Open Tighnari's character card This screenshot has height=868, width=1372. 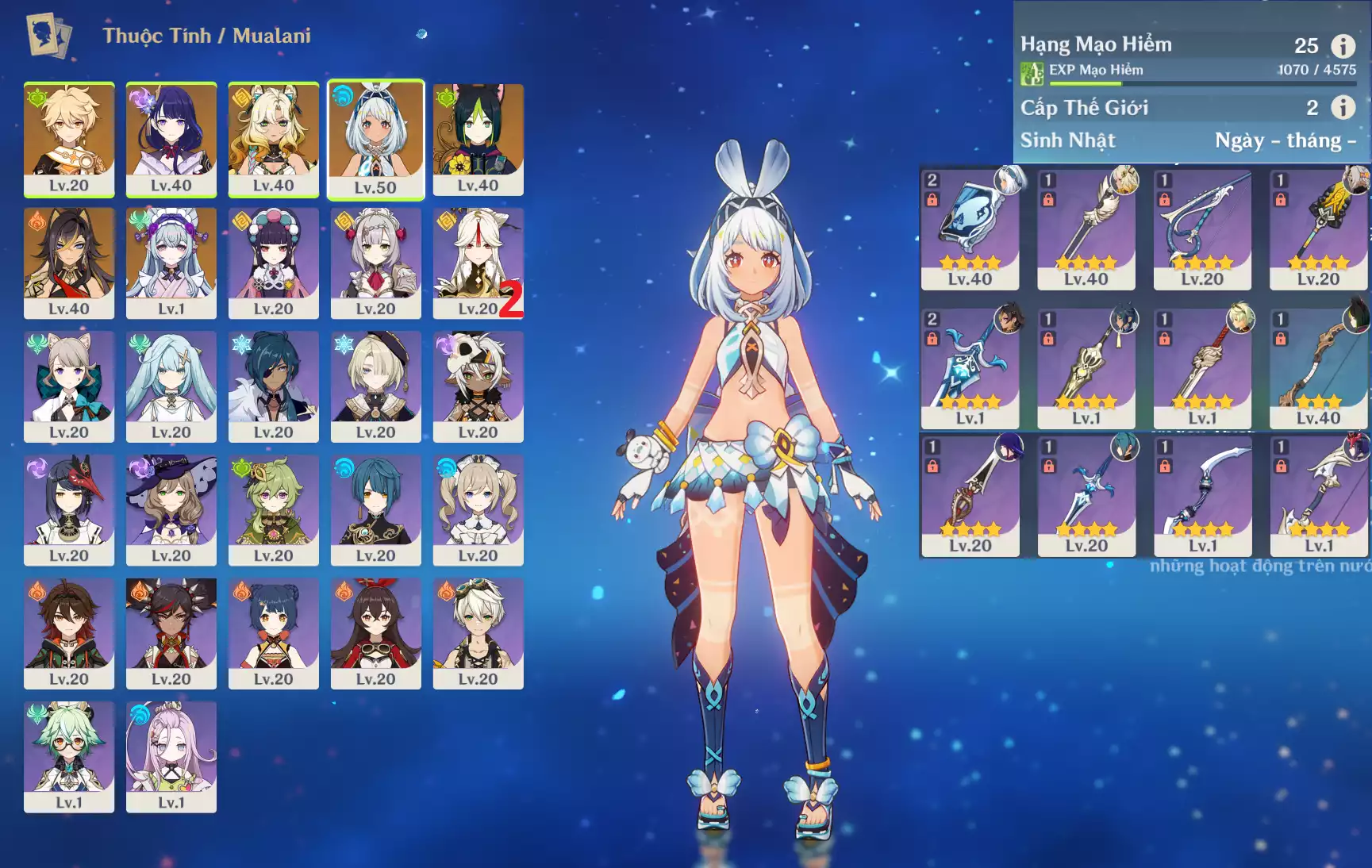click(x=478, y=139)
